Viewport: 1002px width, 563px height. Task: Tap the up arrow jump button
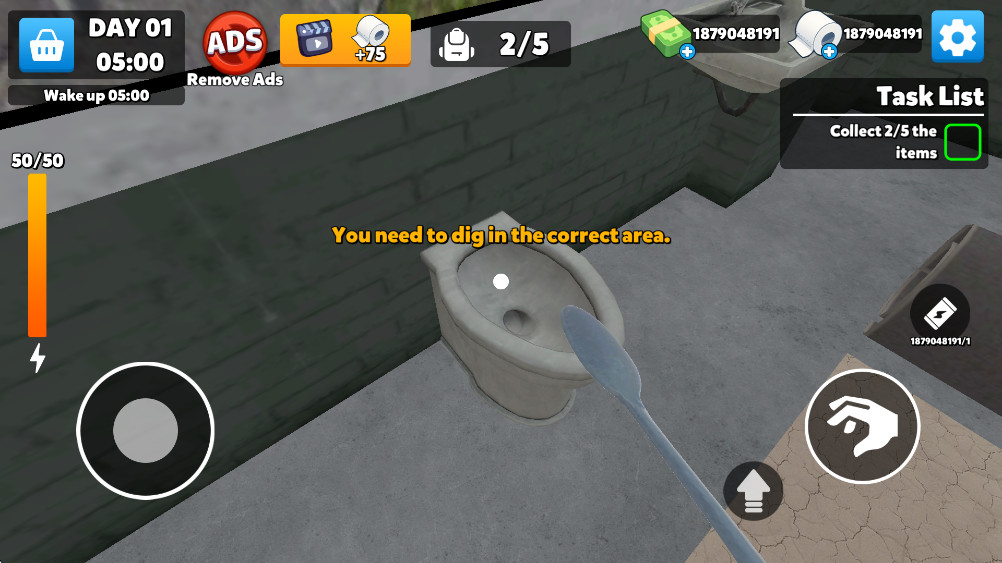click(x=753, y=491)
